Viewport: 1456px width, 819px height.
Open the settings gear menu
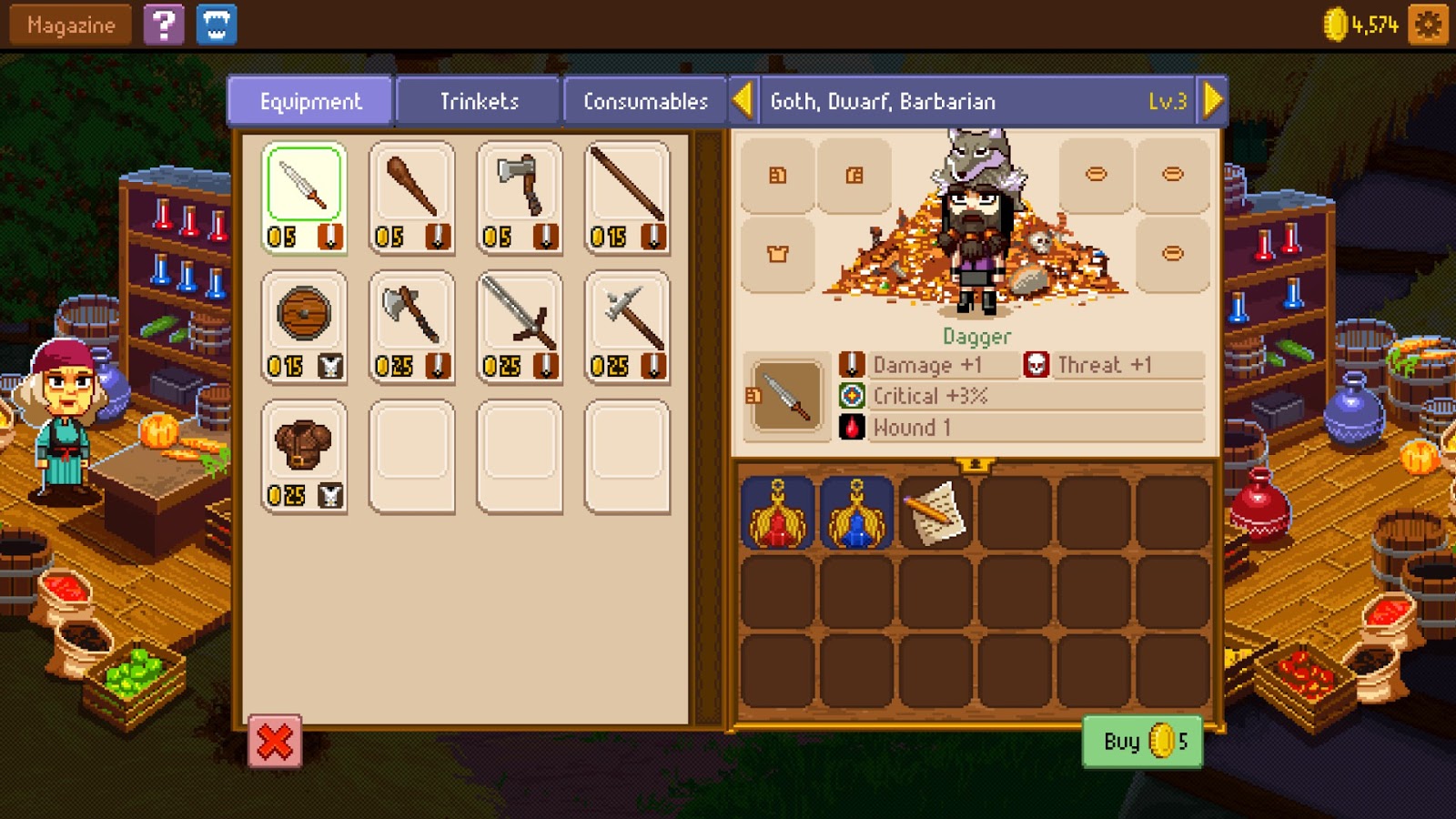[x=1429, y=25]
